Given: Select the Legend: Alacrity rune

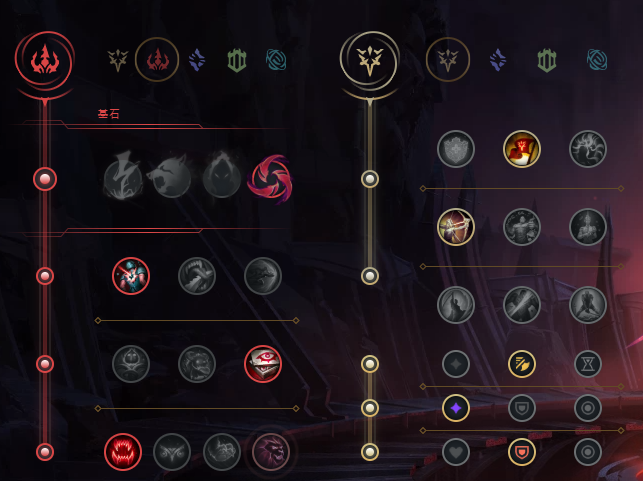Looking at the screenshot, I should coord(456,227).
